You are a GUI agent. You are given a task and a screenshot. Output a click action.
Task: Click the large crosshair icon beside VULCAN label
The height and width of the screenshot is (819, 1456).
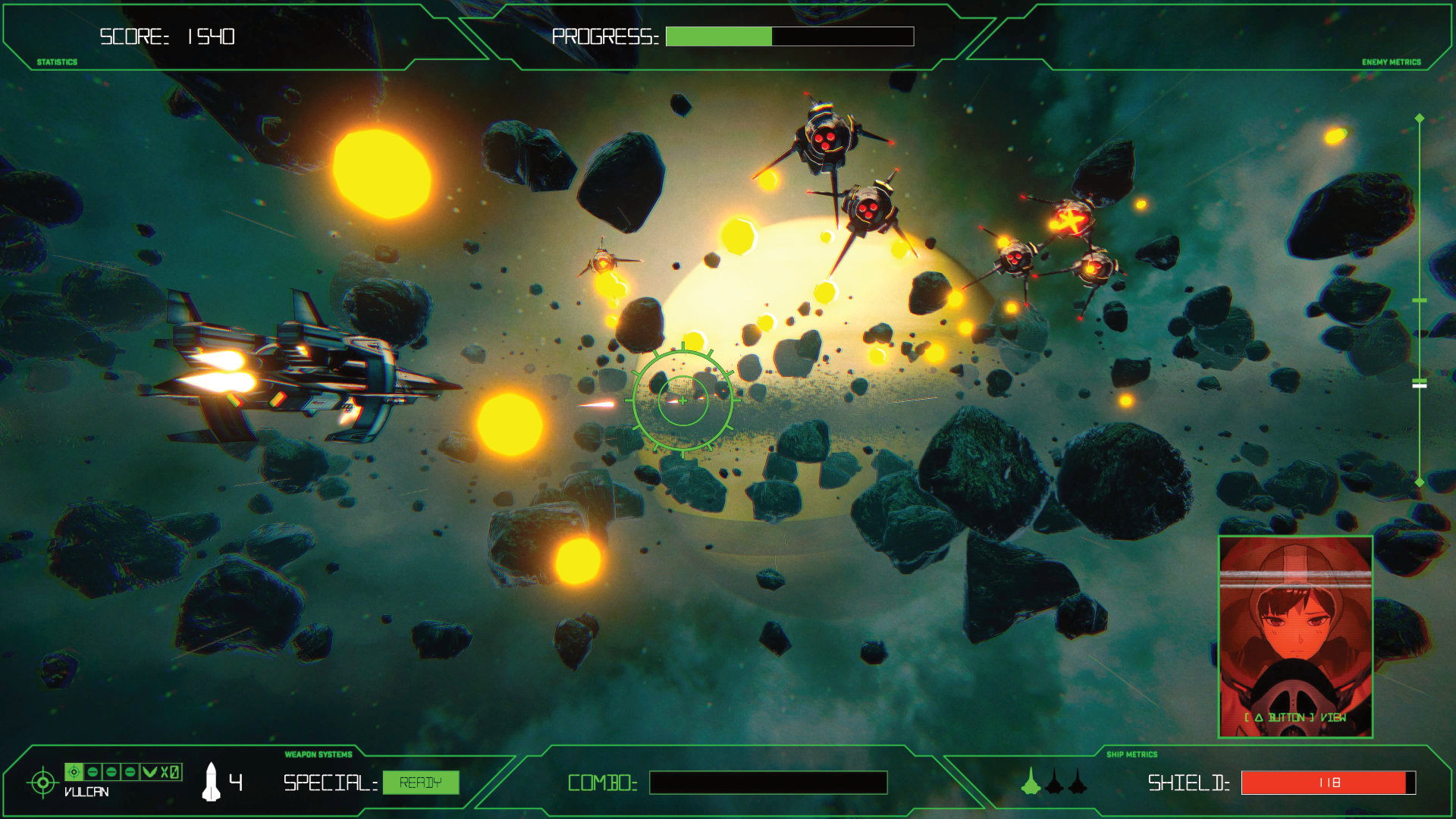tap(43, 782)
